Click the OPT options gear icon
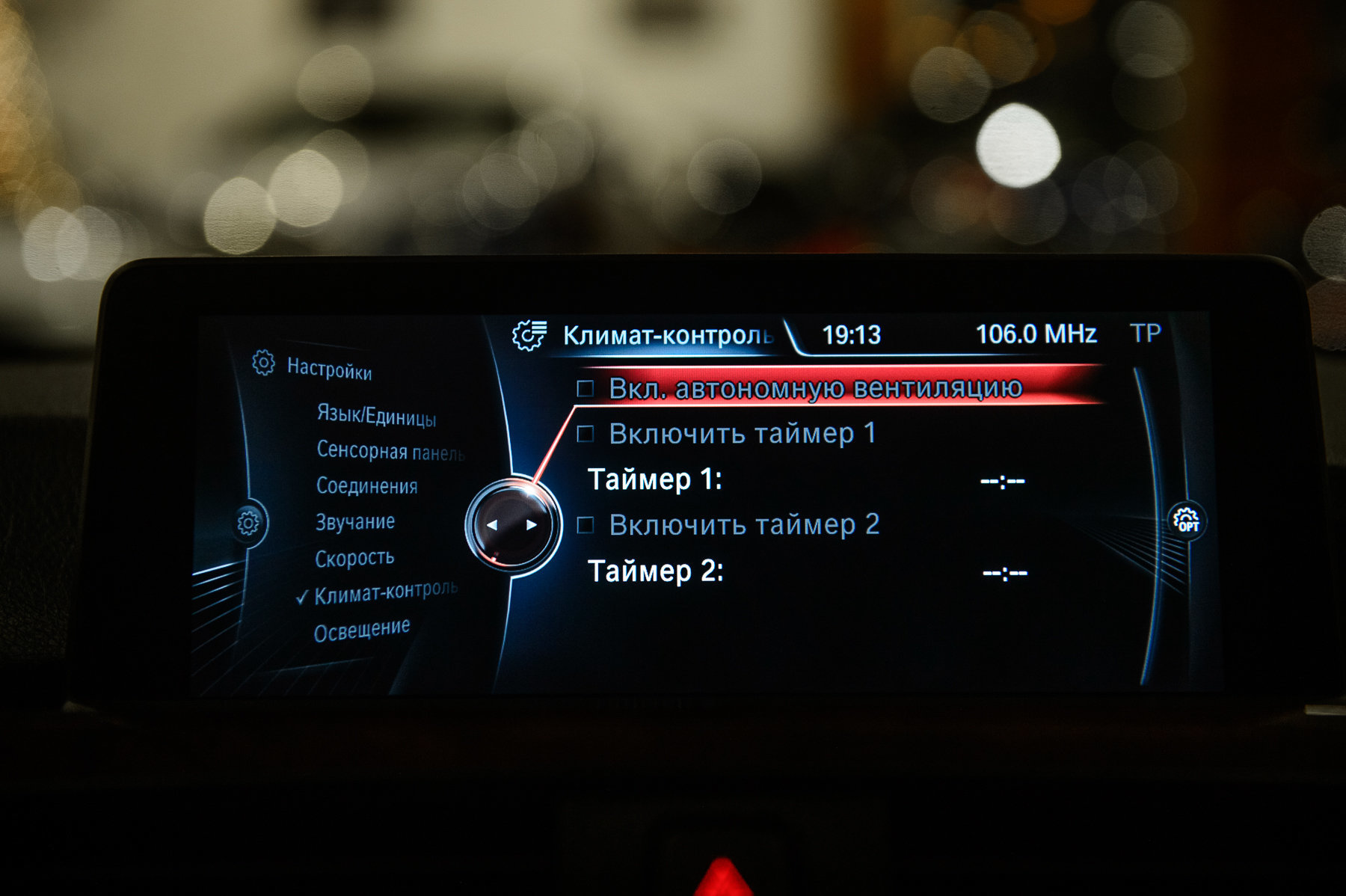1346x896 pixels. (1187, 520)
